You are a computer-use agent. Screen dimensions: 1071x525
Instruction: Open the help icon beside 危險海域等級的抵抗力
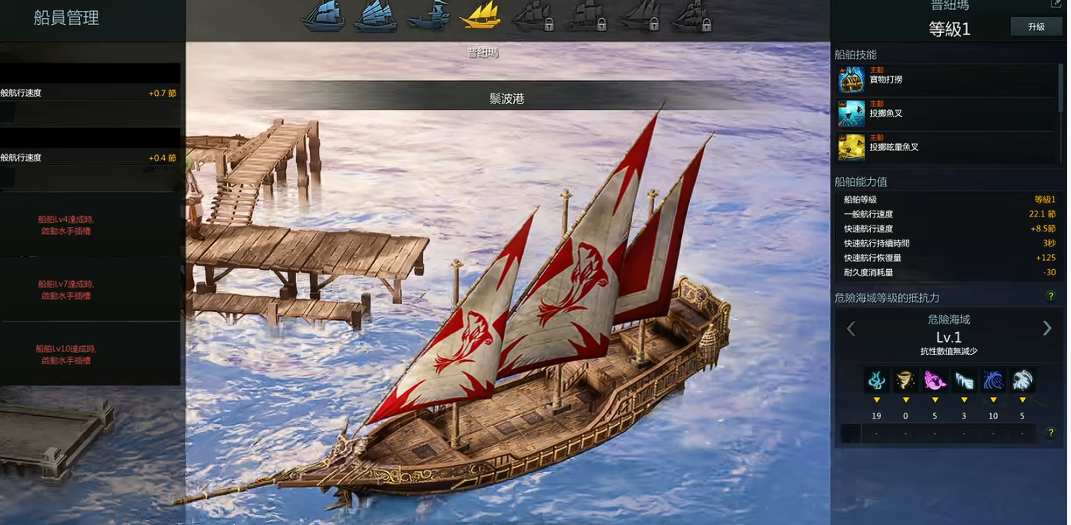point(1050,297)
